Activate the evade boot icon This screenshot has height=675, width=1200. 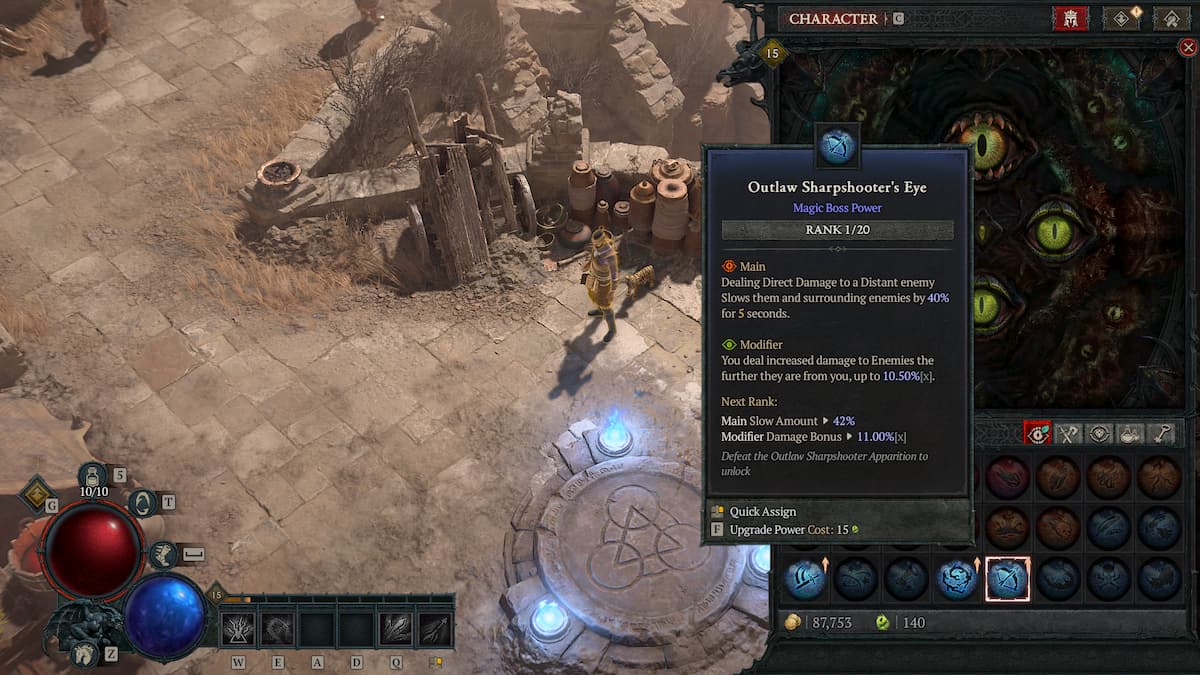163,555
